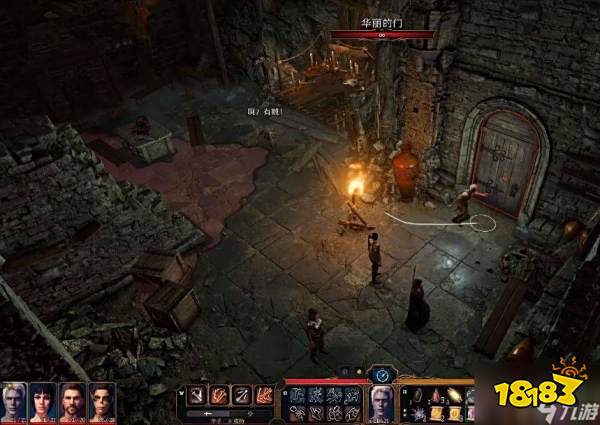Select the bearded man party portrait

coord(73,402)
